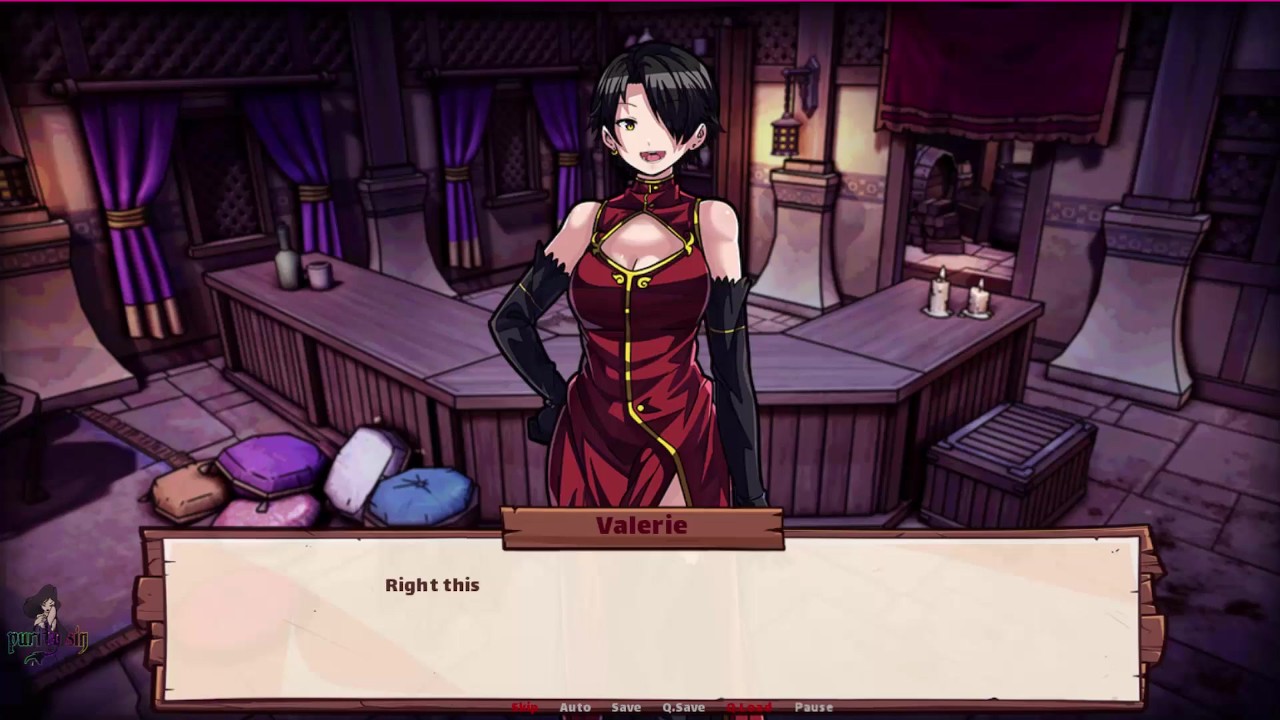
Task: Advance Valerie's dialogue text box
Action: pos(650,618)
